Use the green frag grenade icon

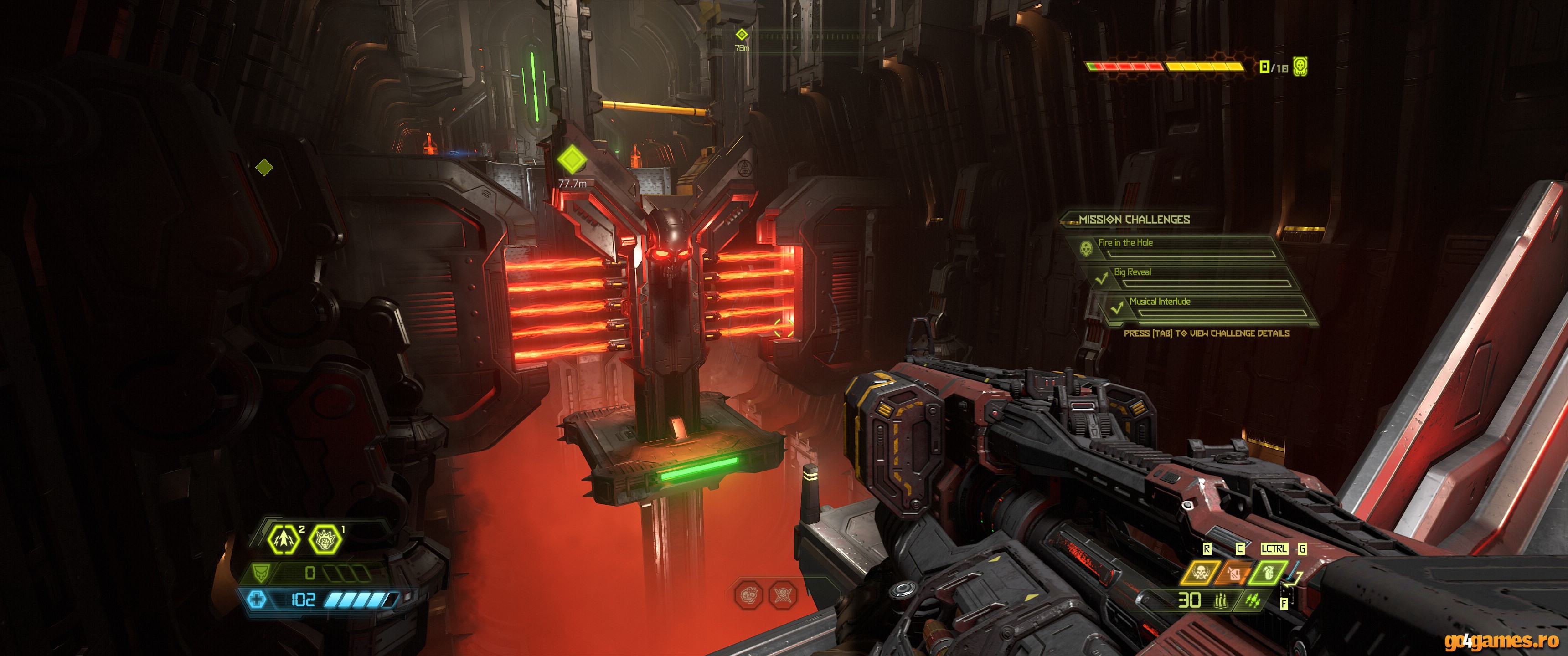[1268, 573]
